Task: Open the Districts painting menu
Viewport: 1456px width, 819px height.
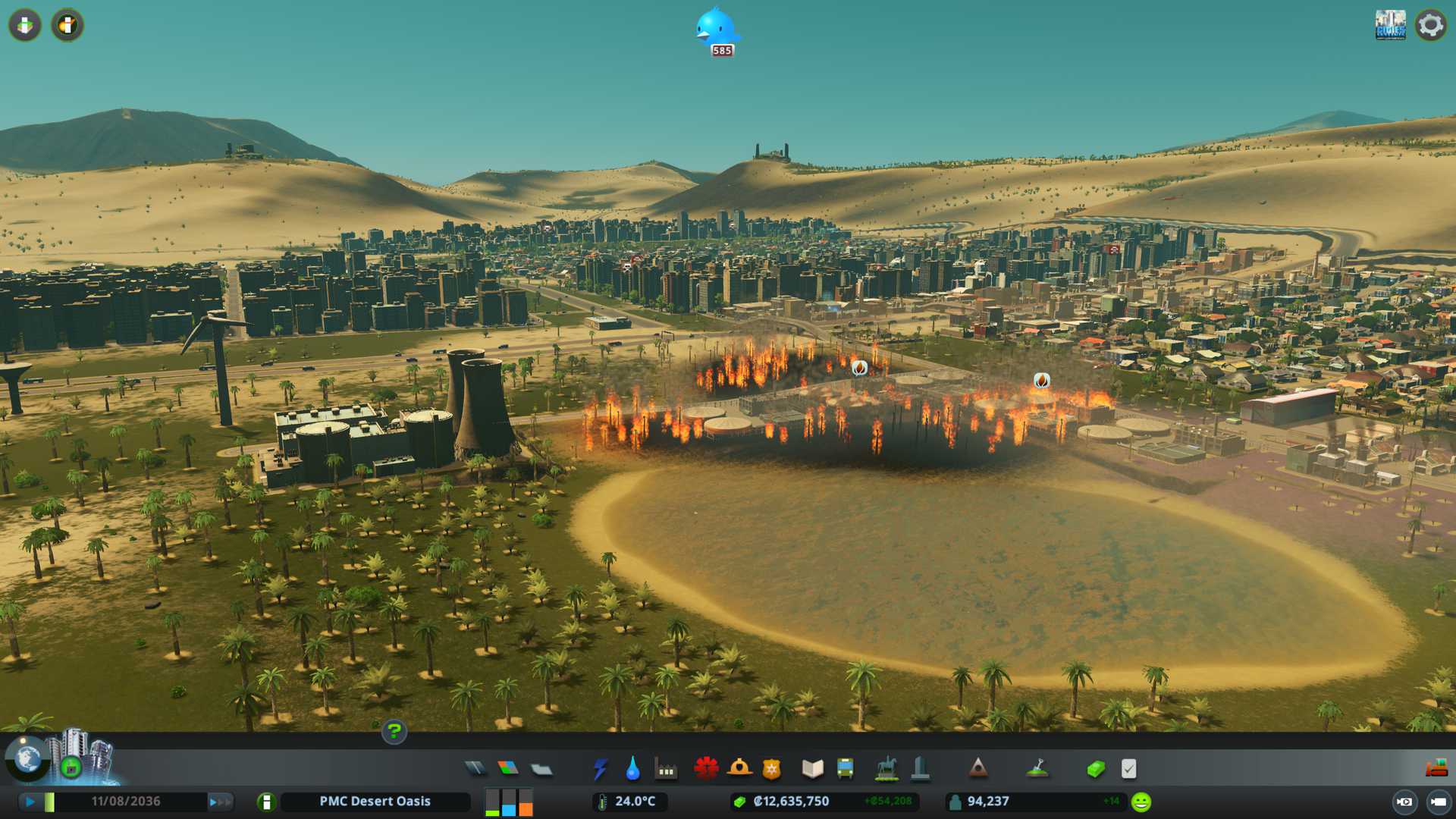Action: click(541, 769)
